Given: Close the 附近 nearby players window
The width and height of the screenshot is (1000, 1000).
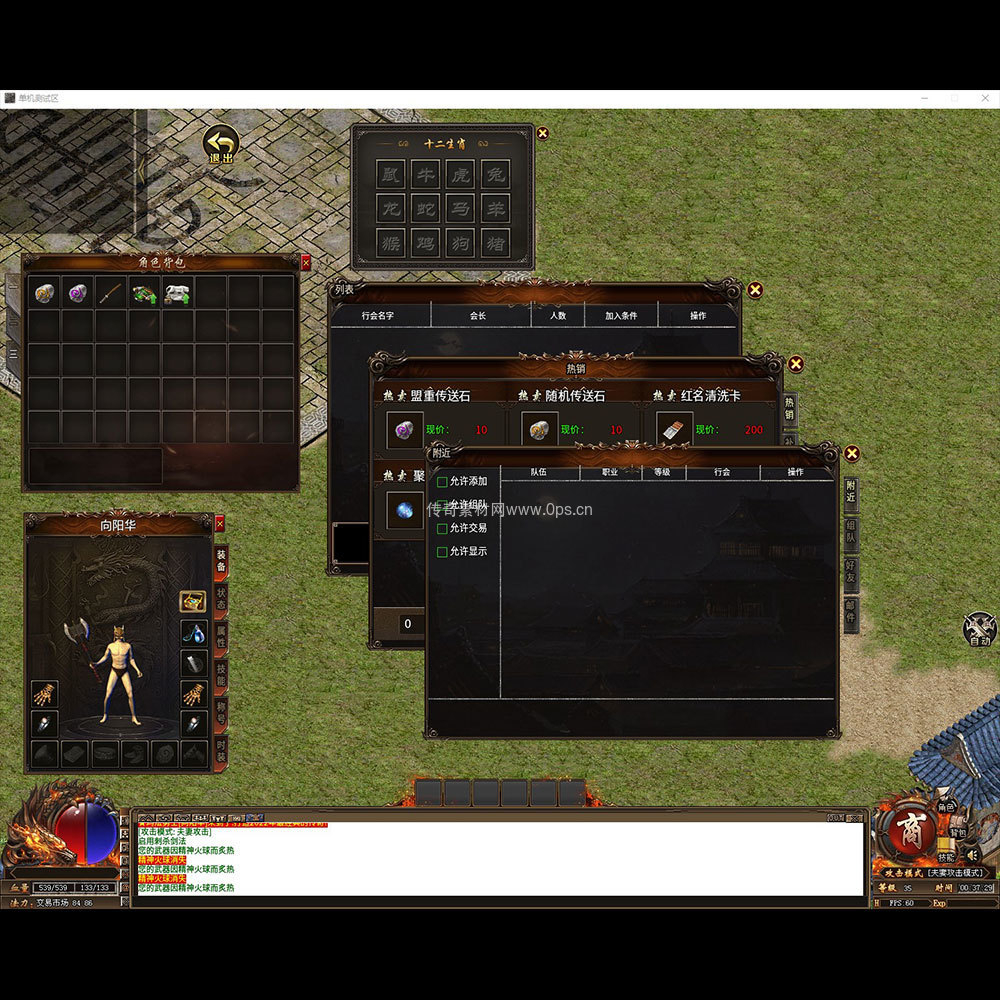Looking at the screenshot, I should 852,454.
